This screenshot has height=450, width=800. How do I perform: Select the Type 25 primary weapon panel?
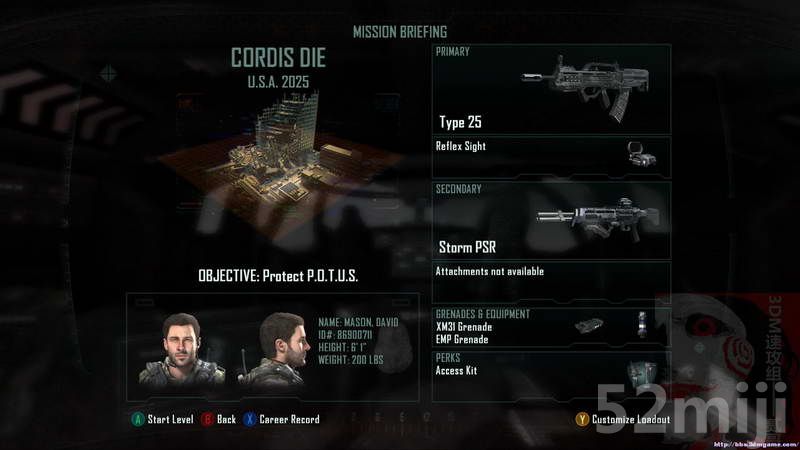pyautogui.click(x=551, y=90)
